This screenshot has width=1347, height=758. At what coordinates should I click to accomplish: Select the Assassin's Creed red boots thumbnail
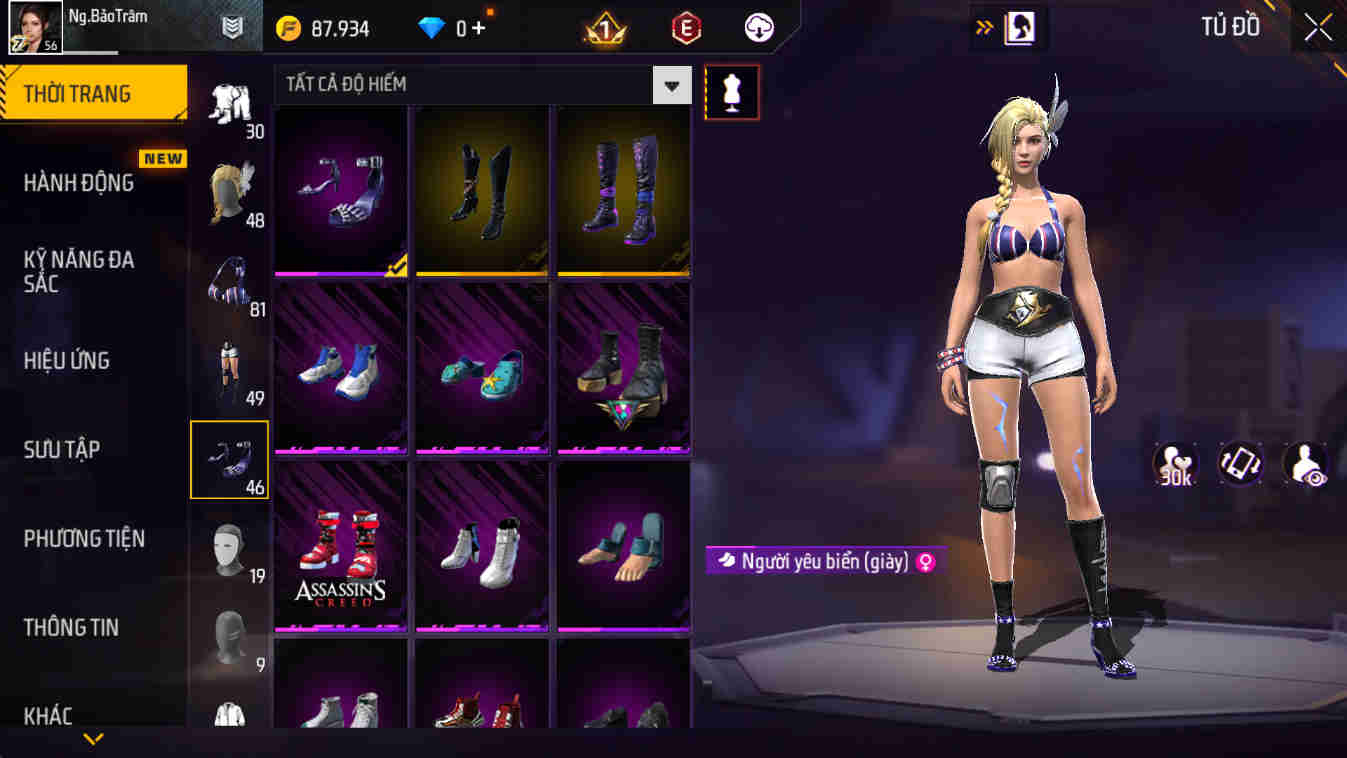[340, 545]
